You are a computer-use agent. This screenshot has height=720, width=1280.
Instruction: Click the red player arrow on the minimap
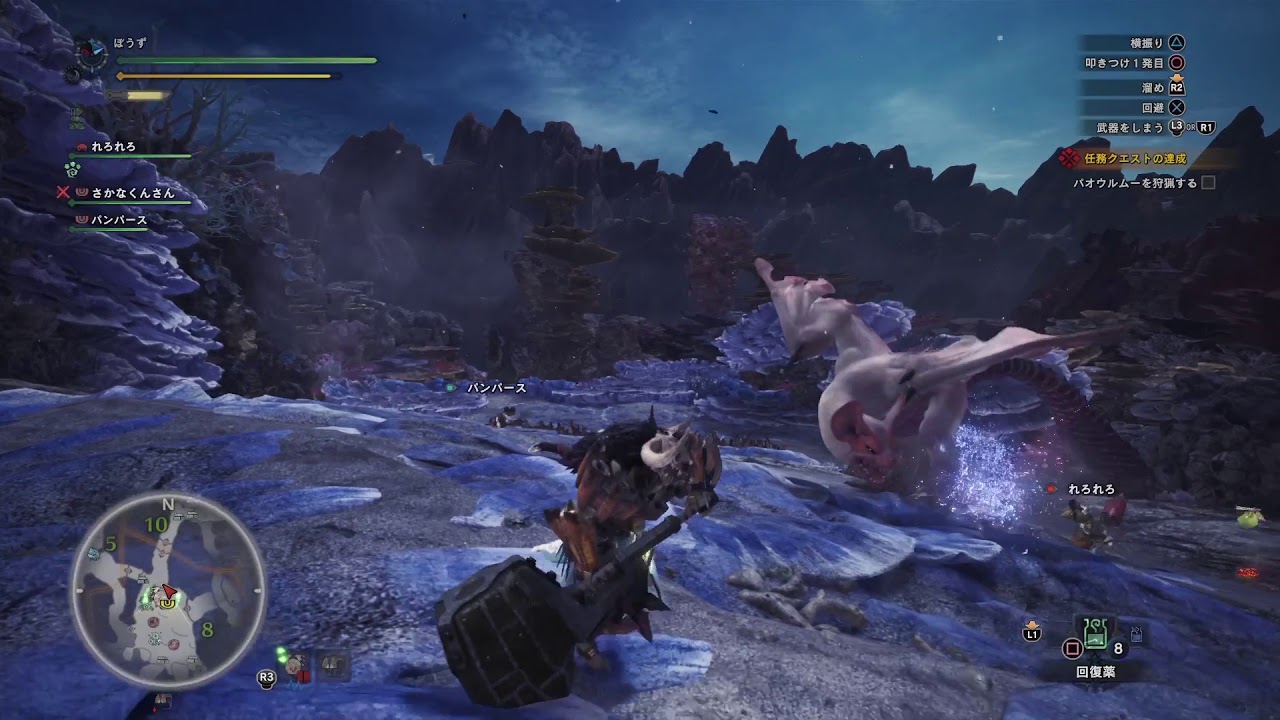(170, 592)
